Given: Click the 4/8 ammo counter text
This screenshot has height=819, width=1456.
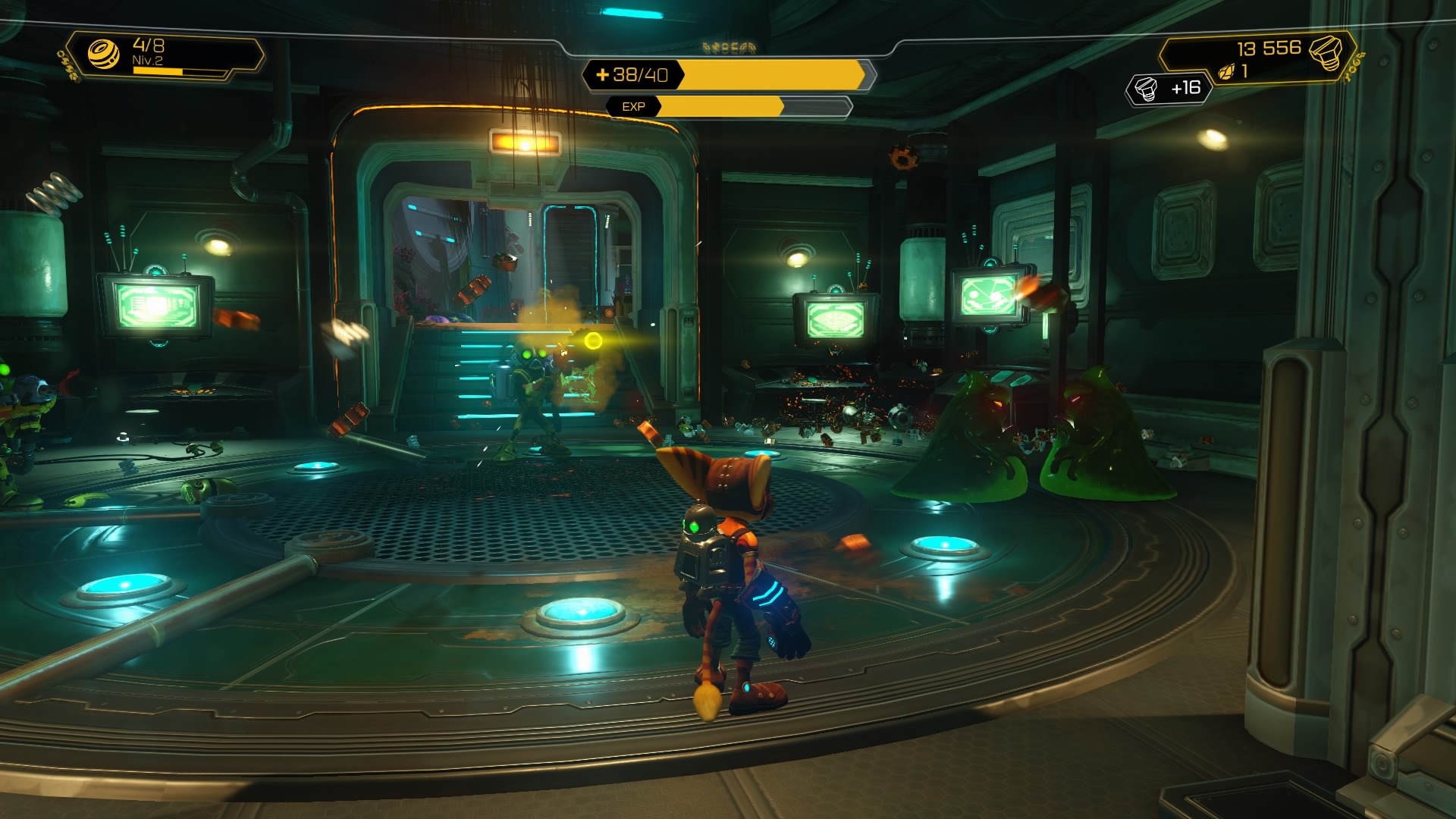Looking at the screenshot, I should pyautogui.click(x=149, y=44).
